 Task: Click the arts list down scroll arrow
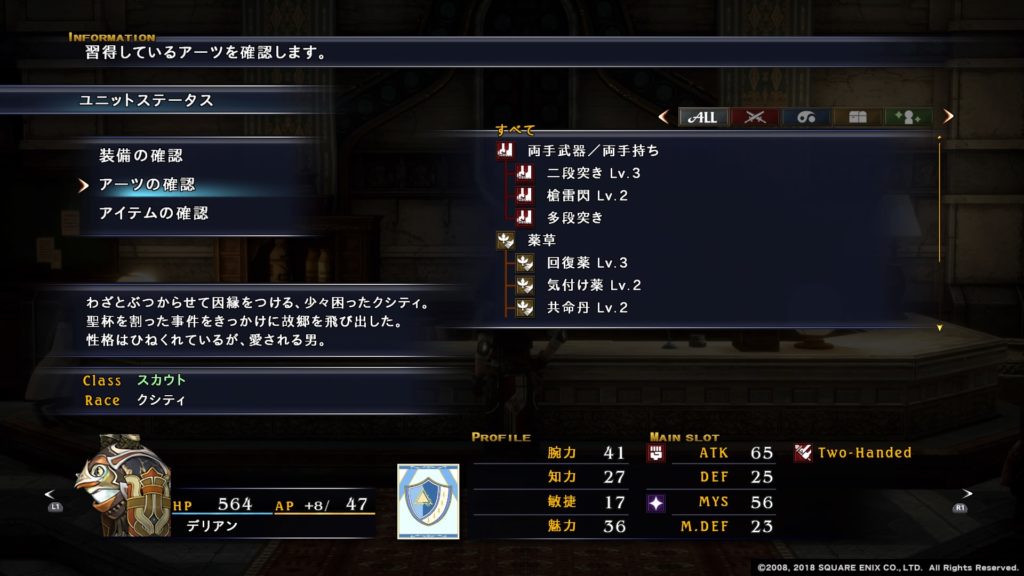pyautogui.click(x=940, y=328)
